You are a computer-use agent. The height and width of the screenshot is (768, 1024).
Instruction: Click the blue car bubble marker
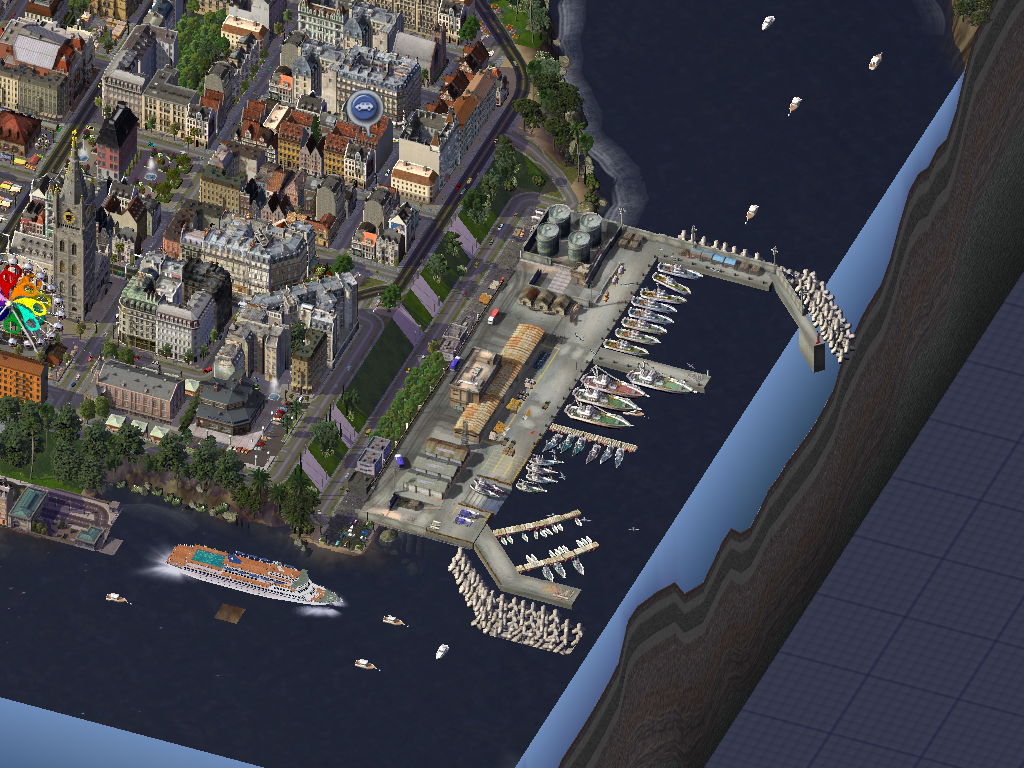click(364, 107)
